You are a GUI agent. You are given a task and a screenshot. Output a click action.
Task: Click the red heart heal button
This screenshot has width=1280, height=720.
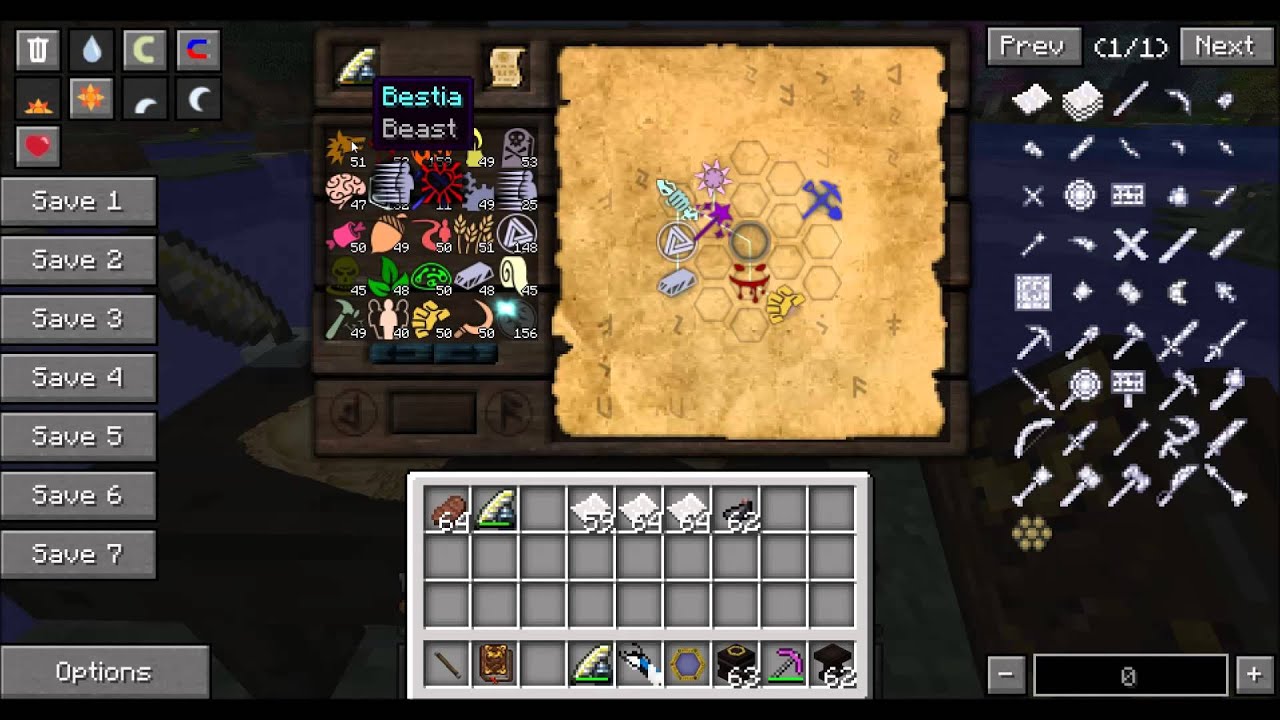pos(38,147)
